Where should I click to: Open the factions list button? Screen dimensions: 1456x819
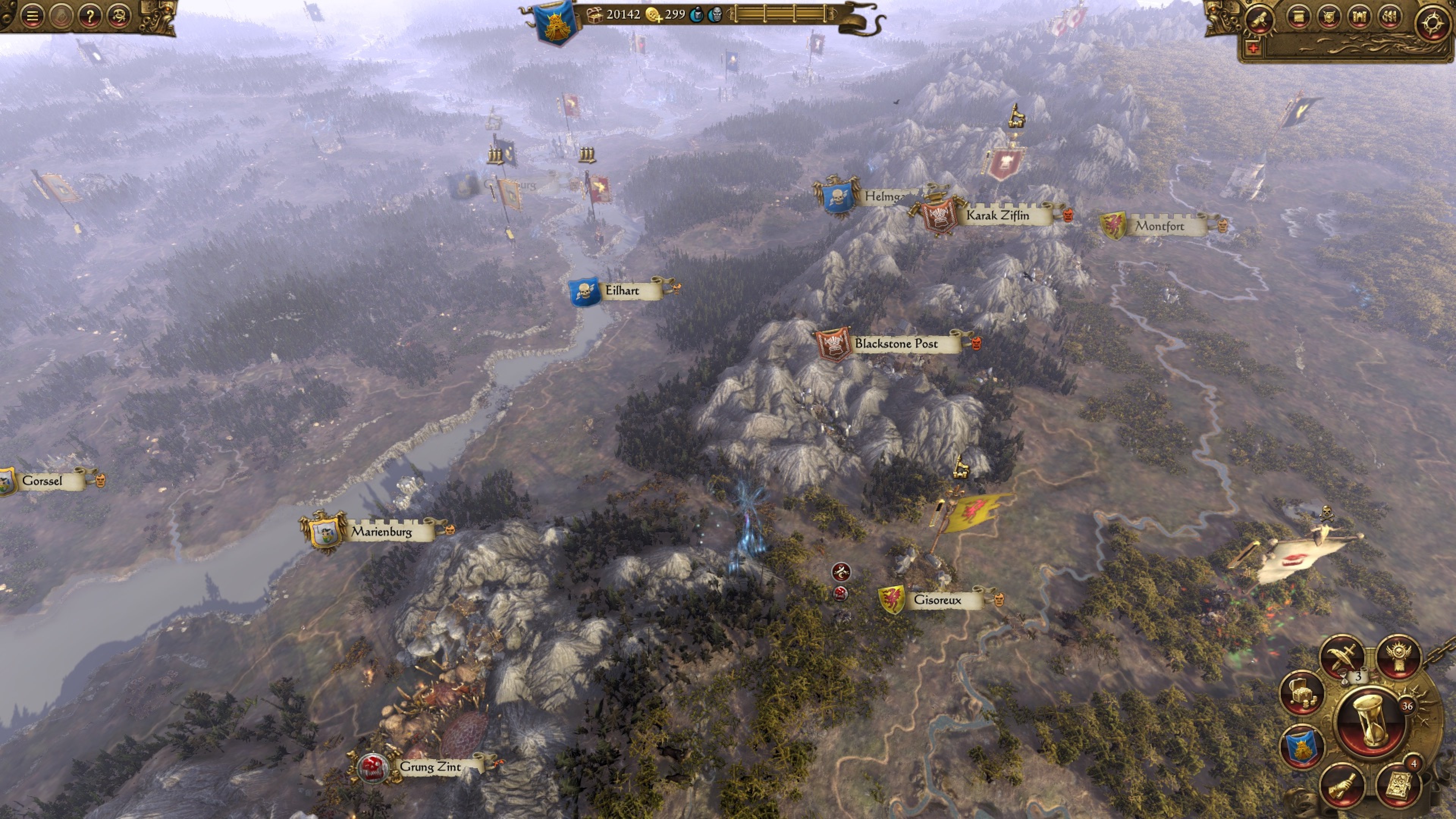click(1390, 17)
